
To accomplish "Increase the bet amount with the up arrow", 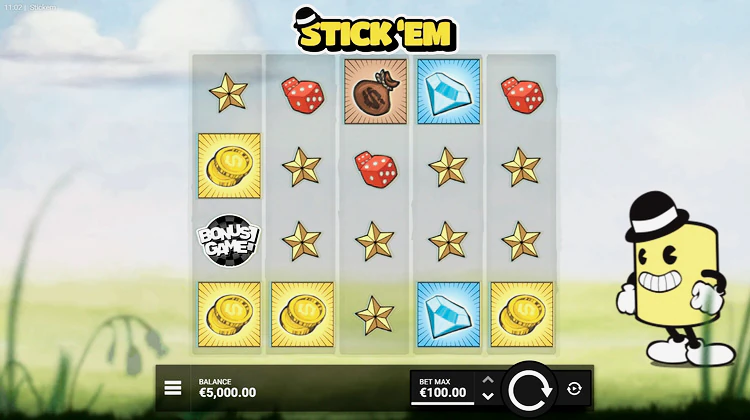I will pos(488,380).
